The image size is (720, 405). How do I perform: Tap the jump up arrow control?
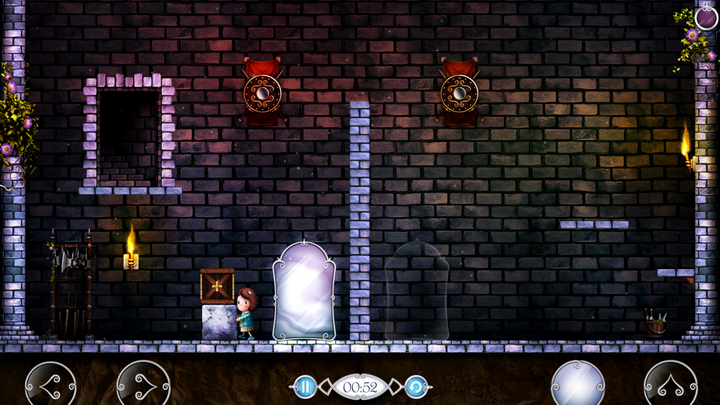click(670, 384)
